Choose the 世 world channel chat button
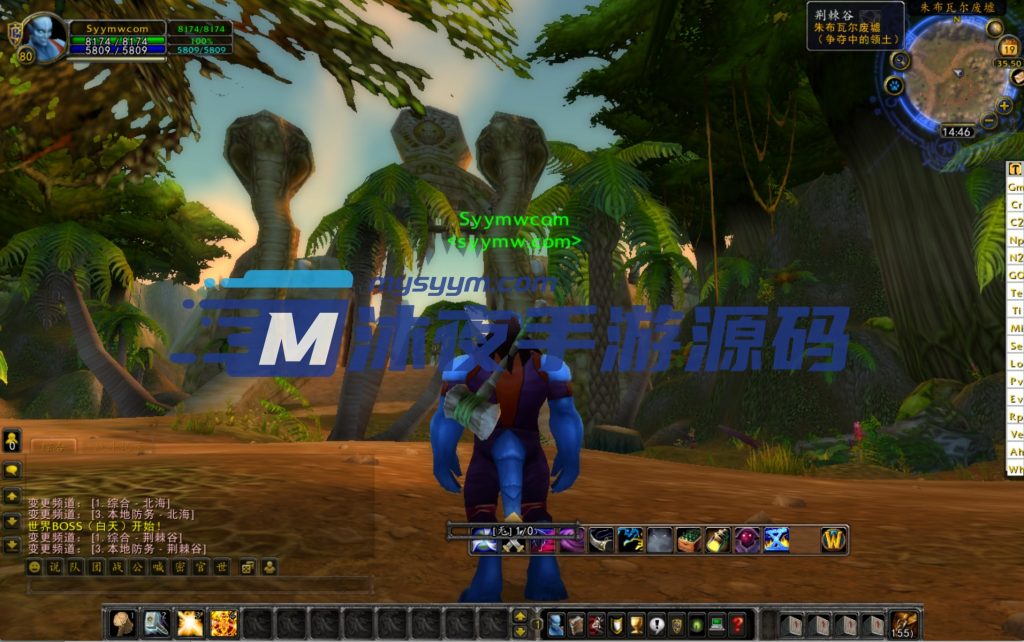This screenshot has height=642, width=1024. (x=222, y=567)
